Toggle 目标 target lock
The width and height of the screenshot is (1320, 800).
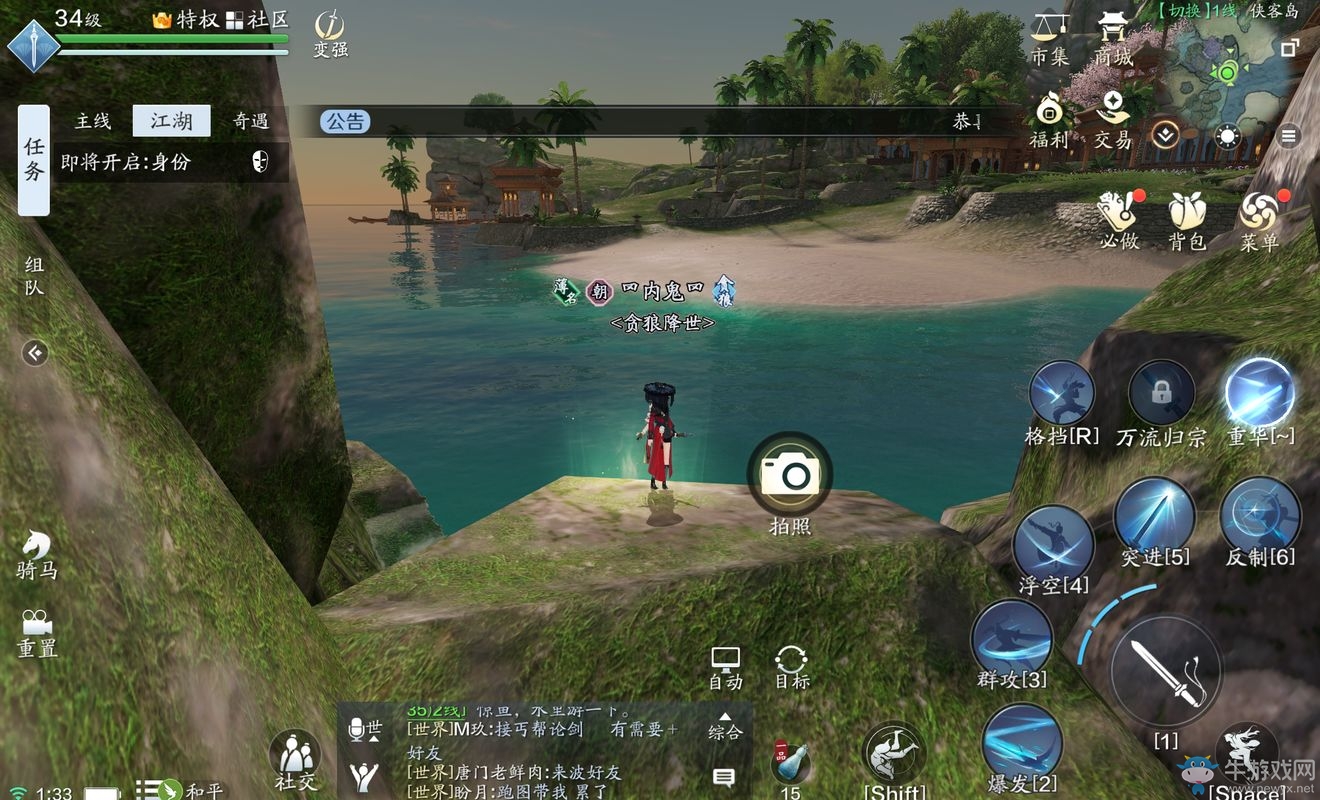[793, 660]
